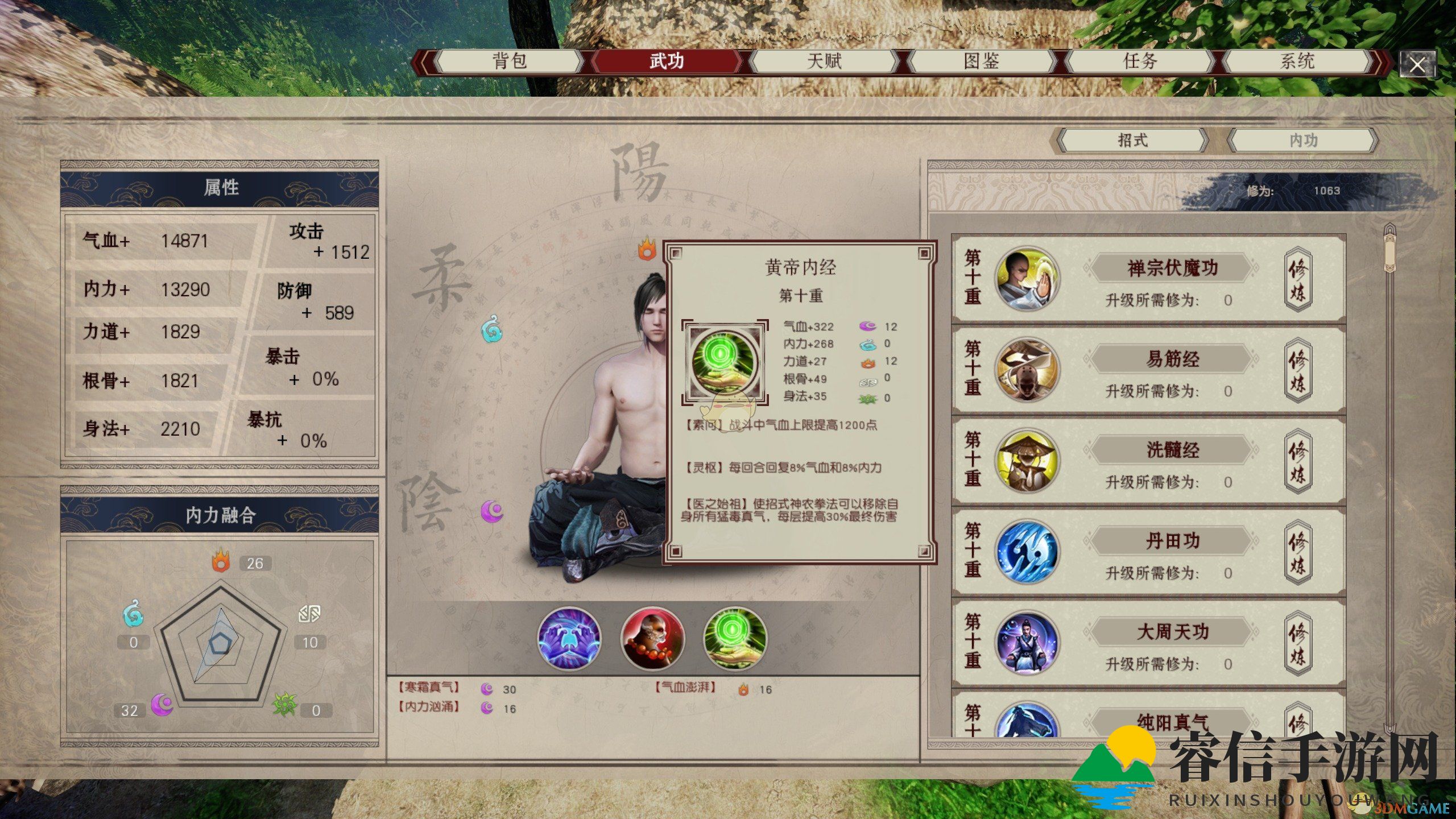Click the 武功 martial arts tab
The image size is (1456, 819).
point(667,61)
